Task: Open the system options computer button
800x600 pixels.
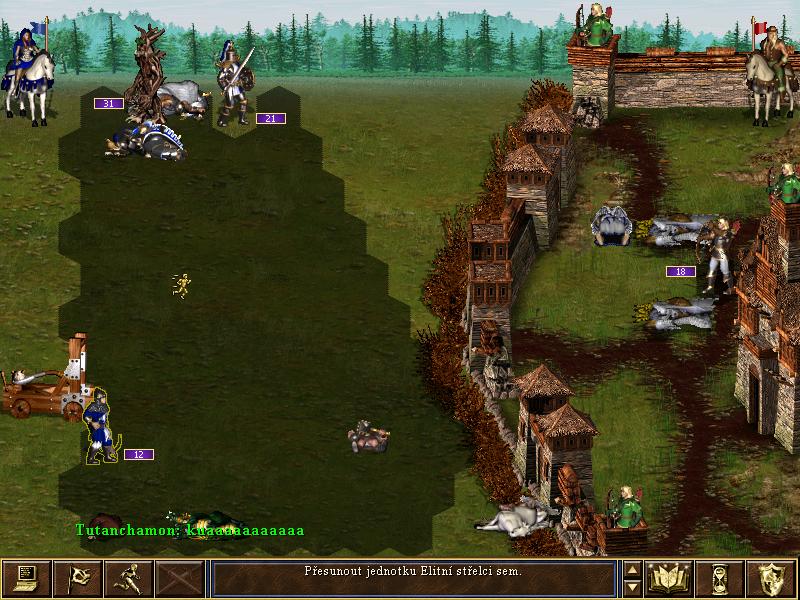Action: pos(26,578)
